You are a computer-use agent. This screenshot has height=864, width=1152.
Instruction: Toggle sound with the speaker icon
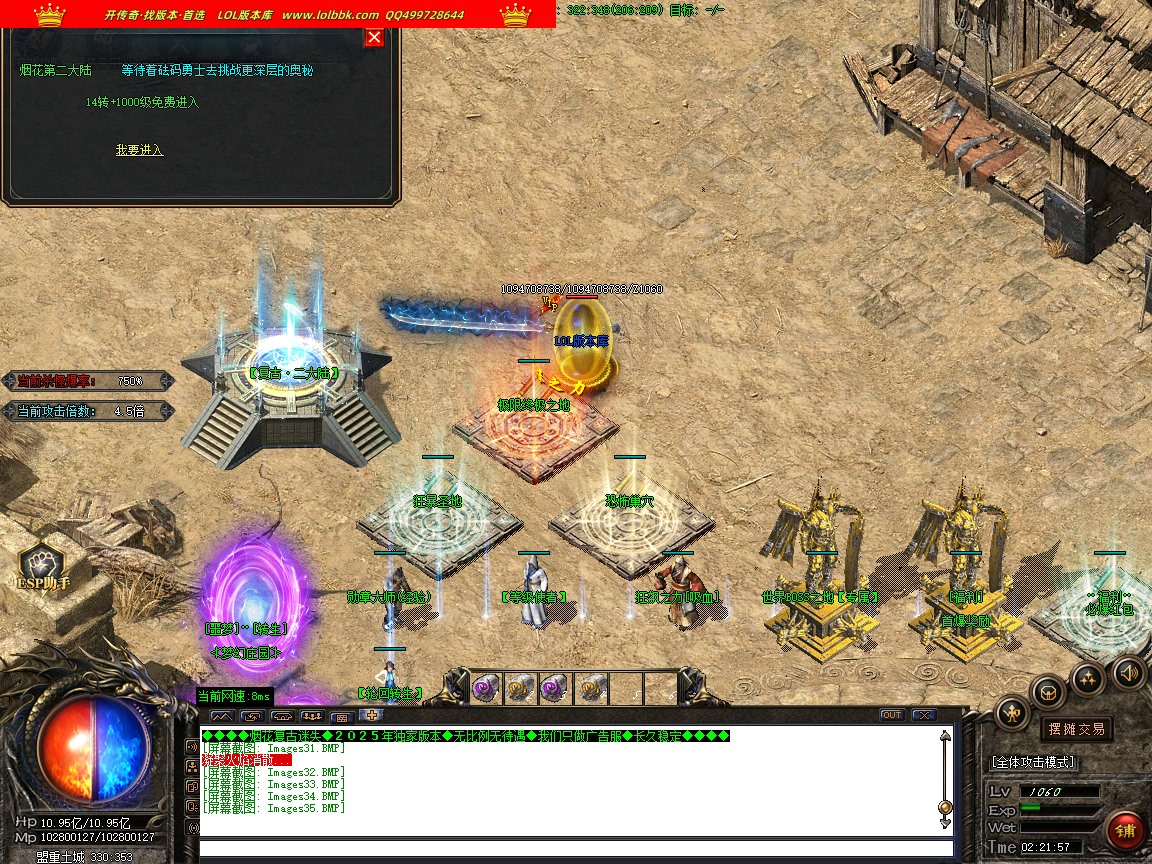pyautogui.click(x=1129, y=672)
